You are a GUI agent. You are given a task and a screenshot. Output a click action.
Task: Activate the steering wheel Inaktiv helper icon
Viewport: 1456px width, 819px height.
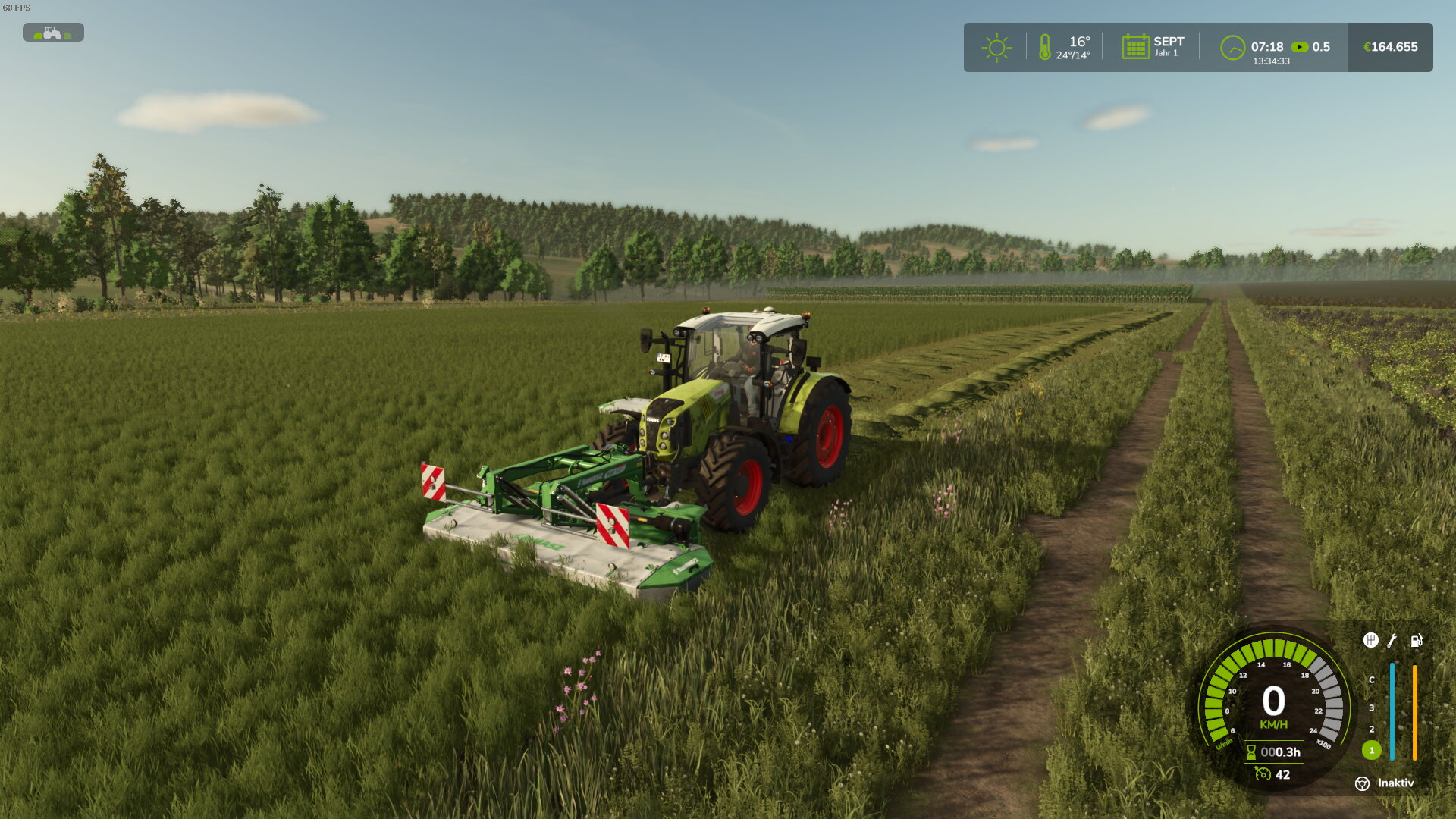pos(1362,783)
